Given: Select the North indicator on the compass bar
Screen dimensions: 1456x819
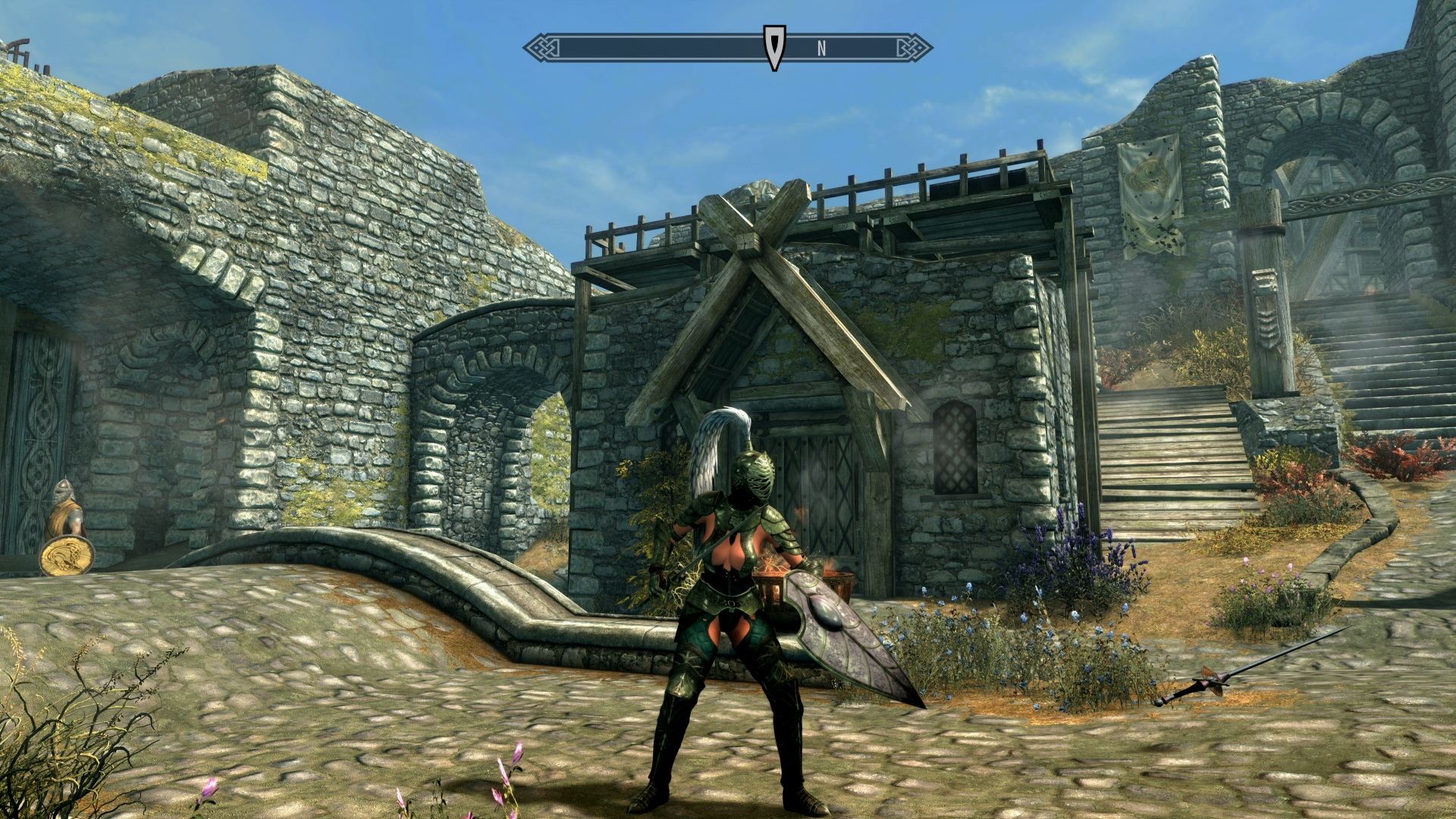Looking at the screenshot, I should [821, 49].
